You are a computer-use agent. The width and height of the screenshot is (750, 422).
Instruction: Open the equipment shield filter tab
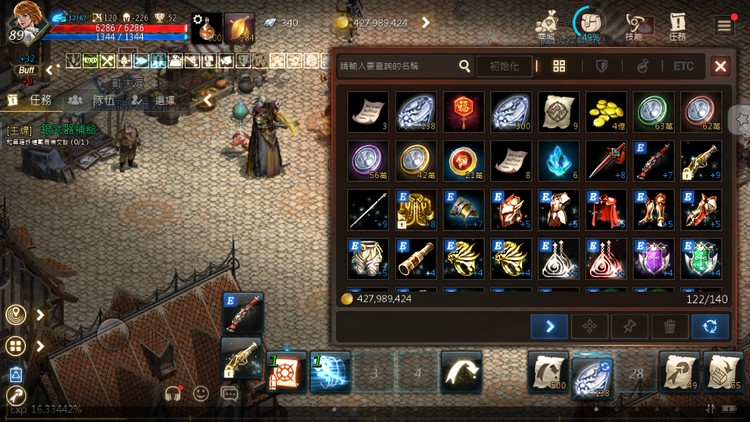click(x=601, y=66)
